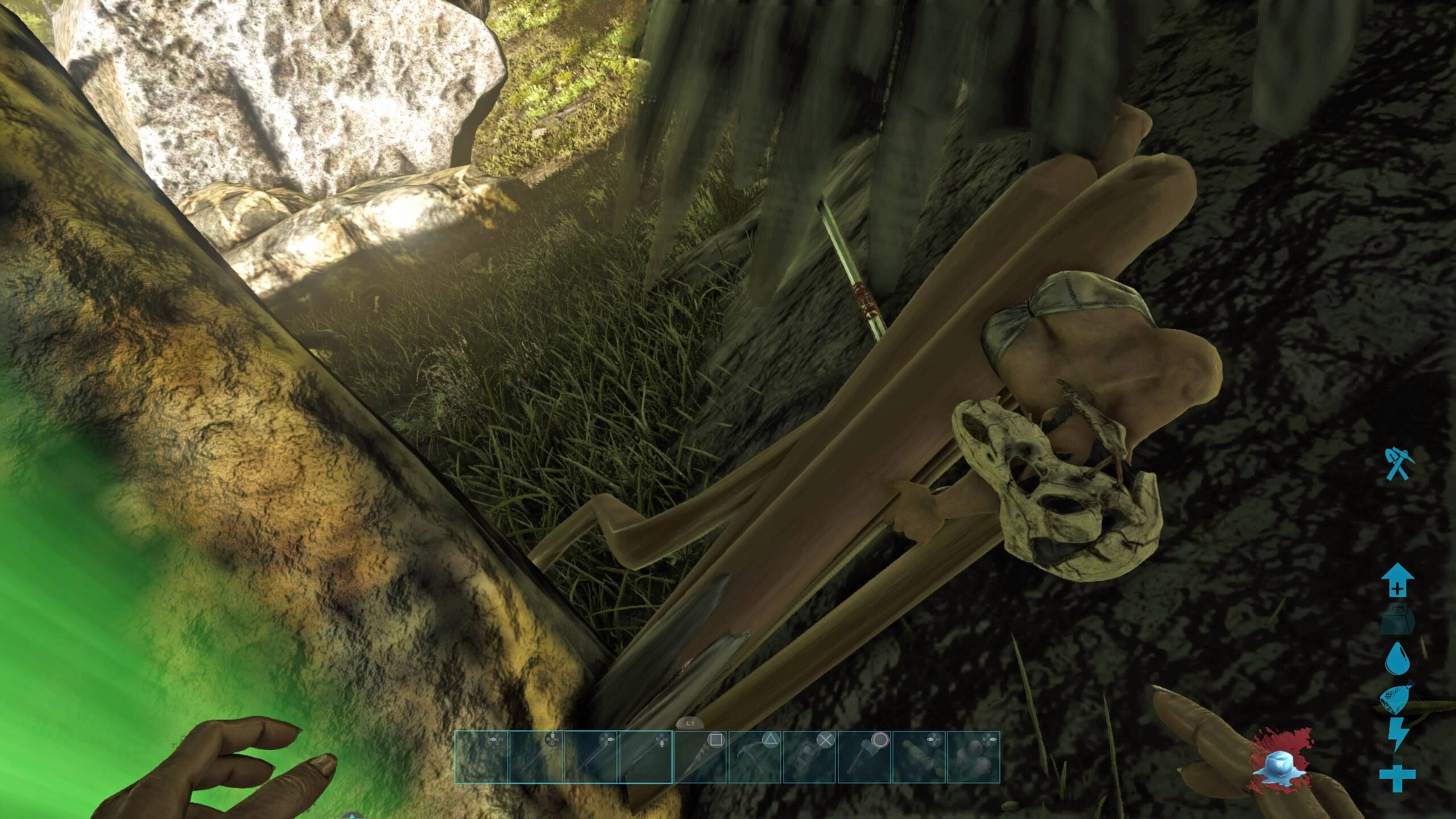Click the level-up arrow icon
The width and height of the screenshot is (1456, 819).
pos(1397,580)
